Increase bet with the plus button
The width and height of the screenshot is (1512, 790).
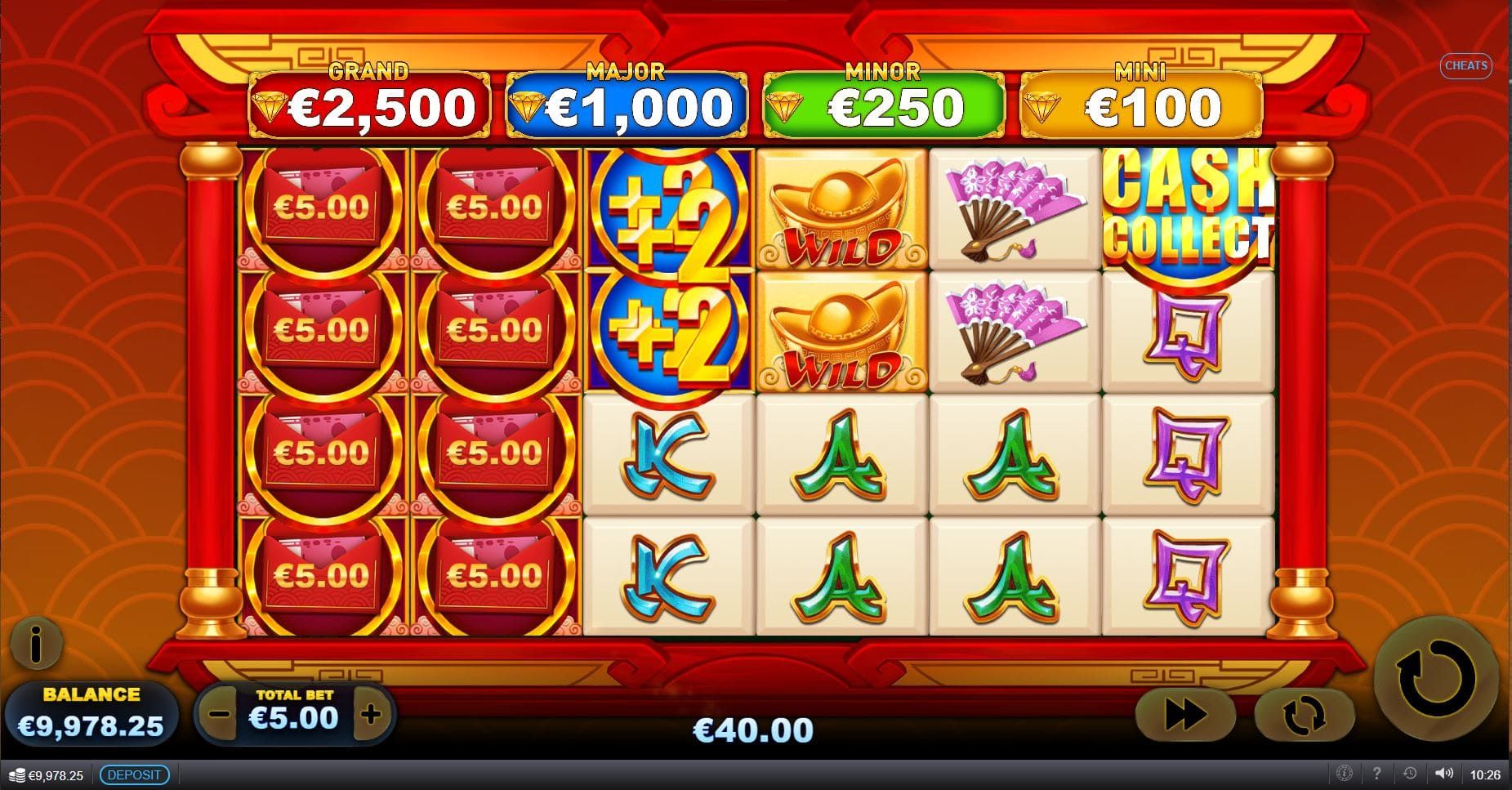372,714
